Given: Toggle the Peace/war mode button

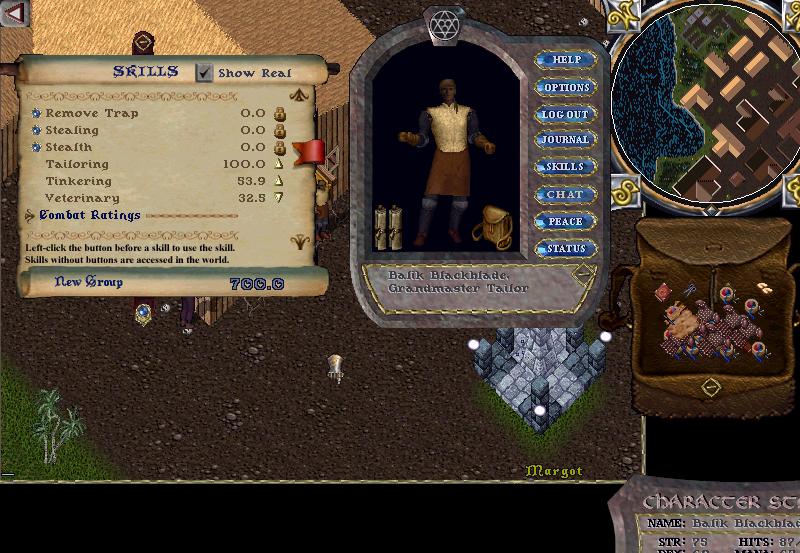Looking at the screenshot, I should (566, 221).
